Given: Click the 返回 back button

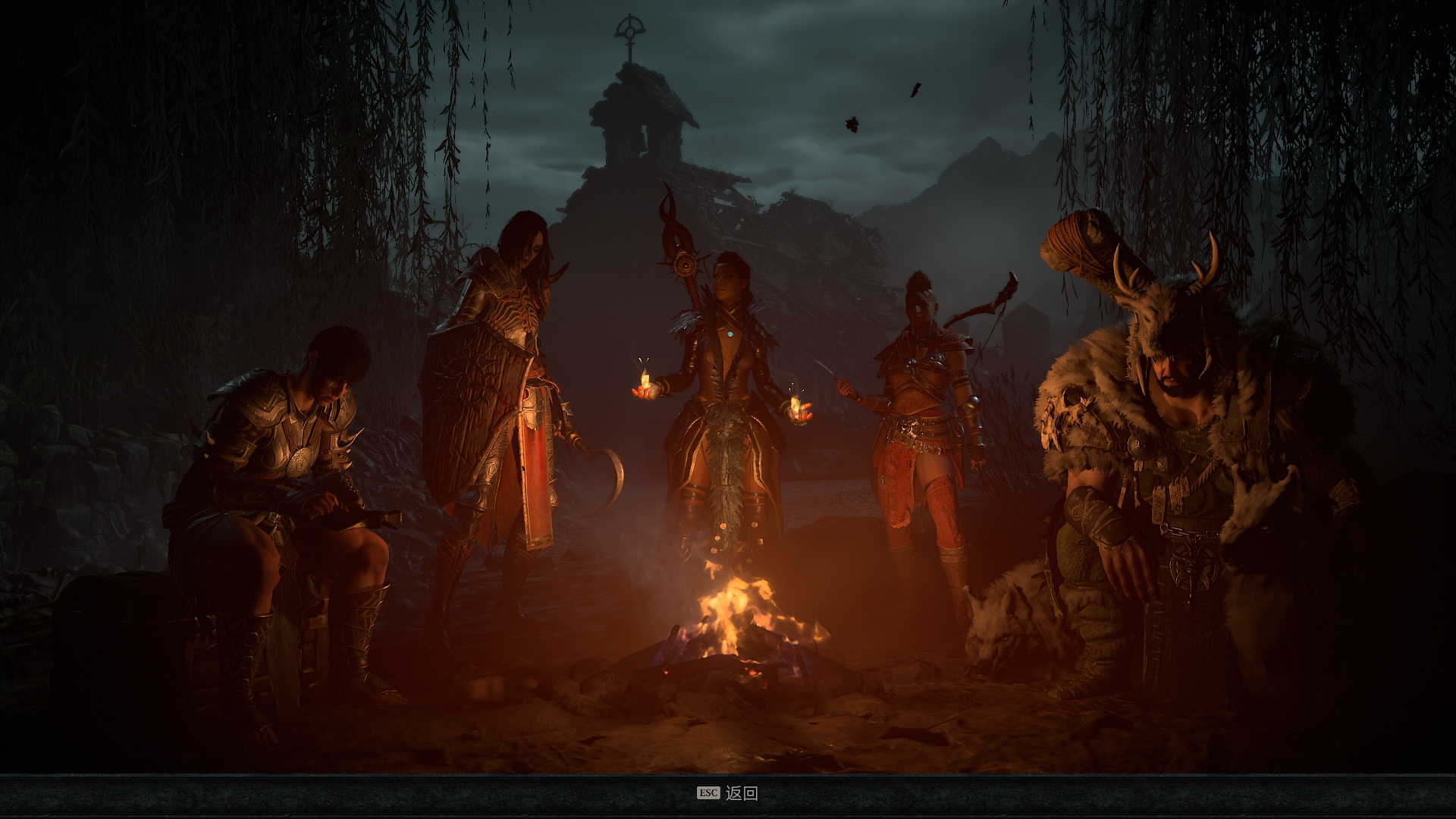Looking at the screenshot, I should [739, 793].
